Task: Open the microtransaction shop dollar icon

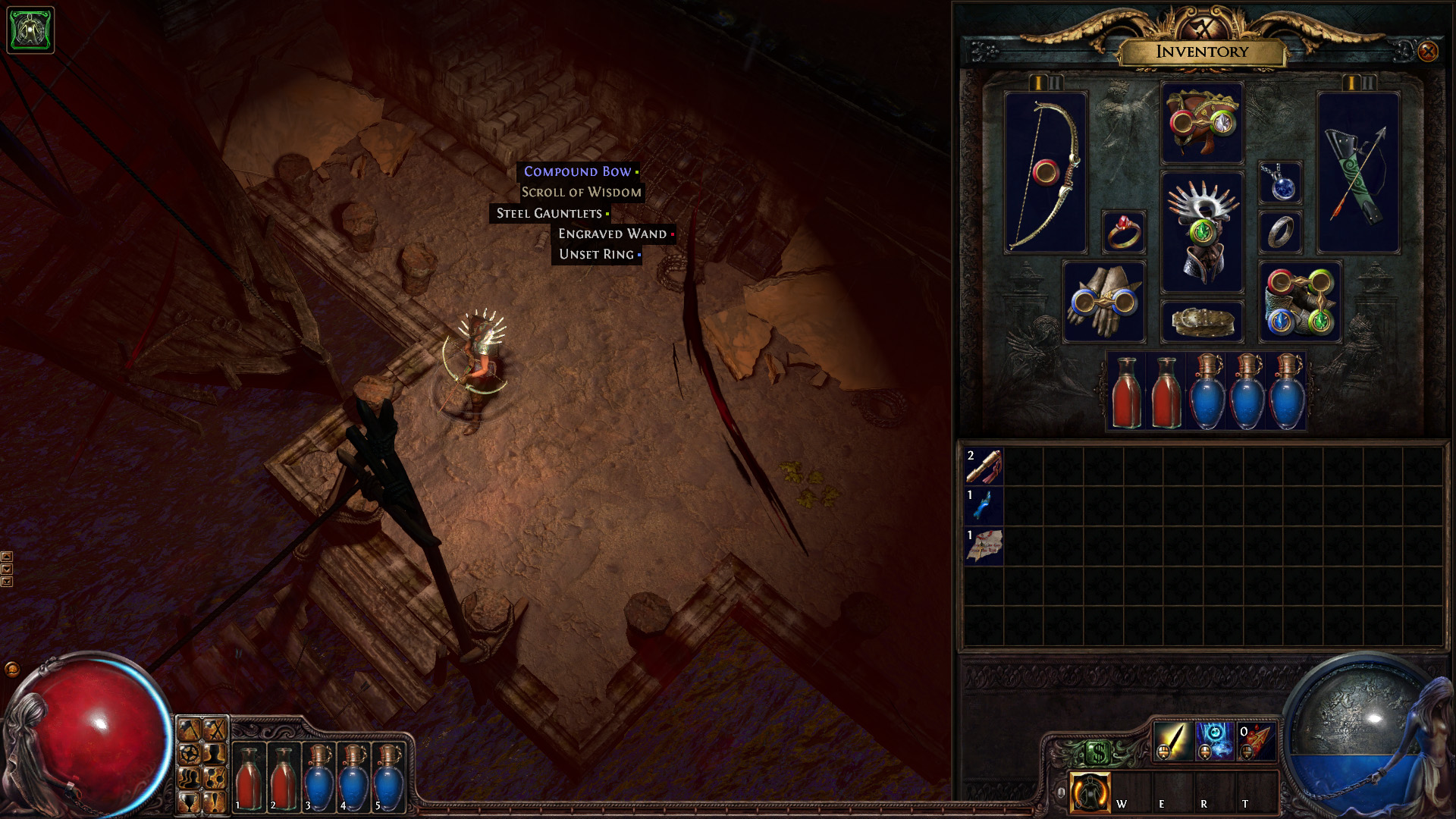Action: tap(1100, 753)
